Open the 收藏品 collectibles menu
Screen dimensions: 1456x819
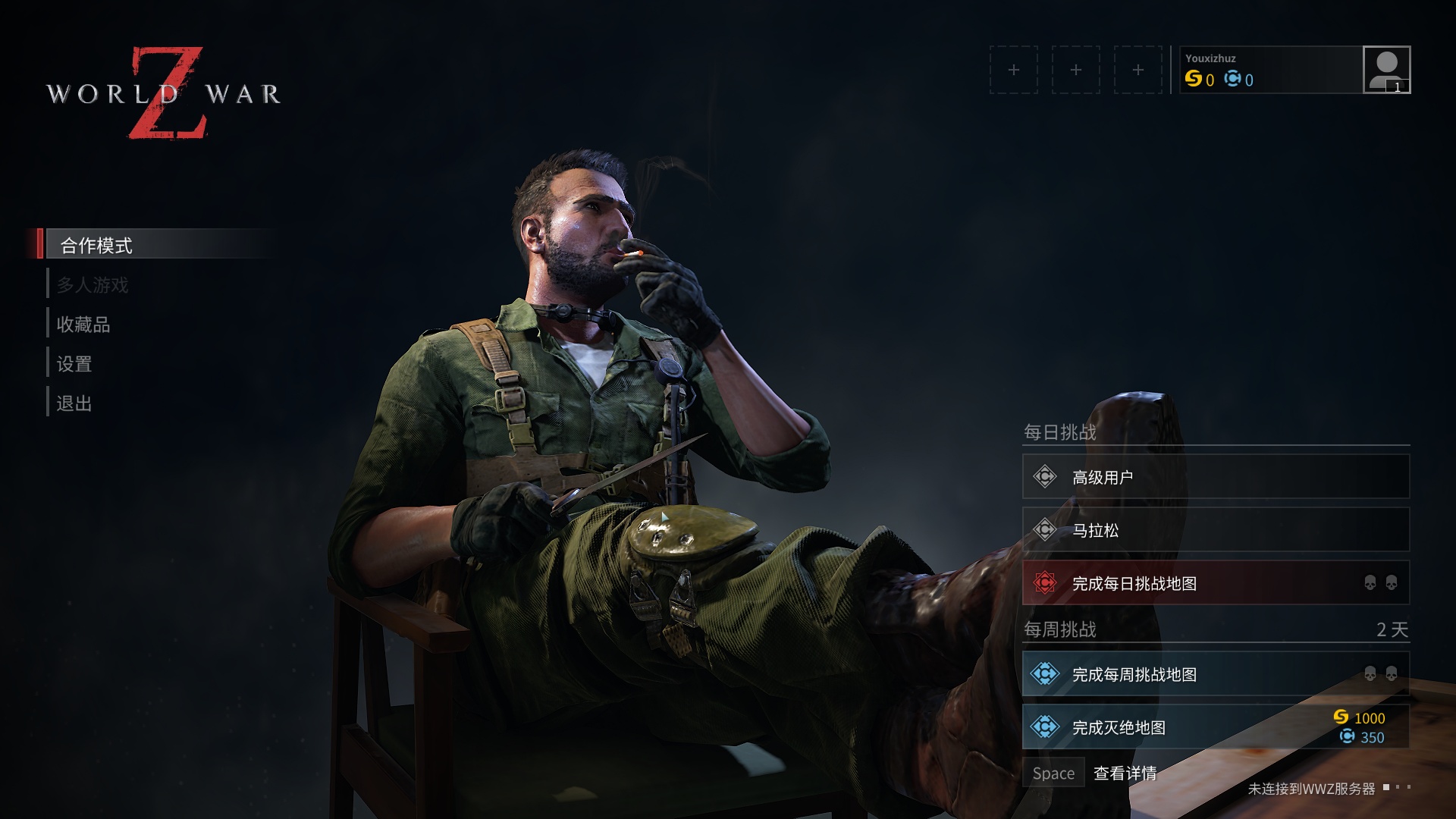pyautogui.click(x=83, y=325)
